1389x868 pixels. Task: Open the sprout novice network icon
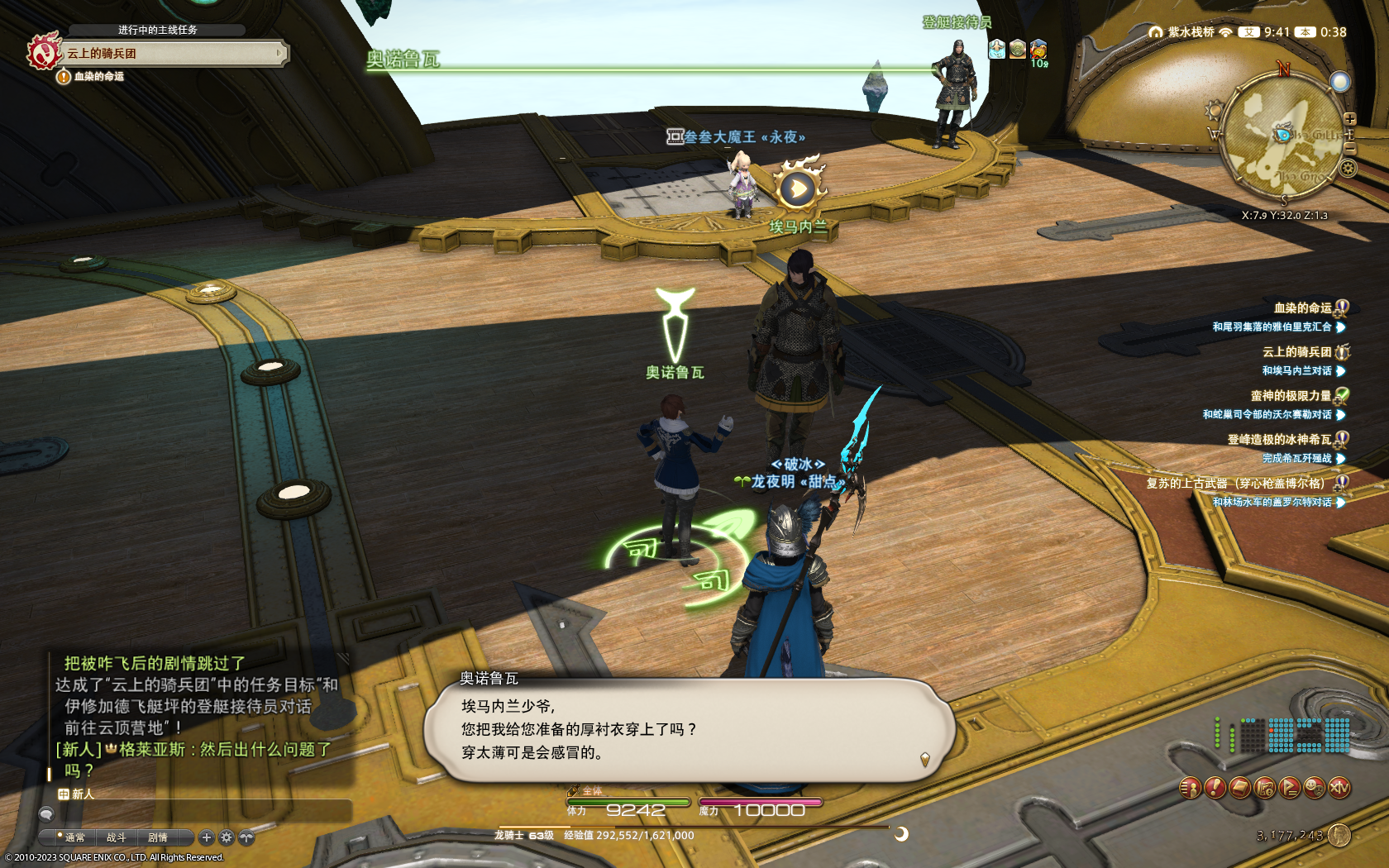coord(246,837)
